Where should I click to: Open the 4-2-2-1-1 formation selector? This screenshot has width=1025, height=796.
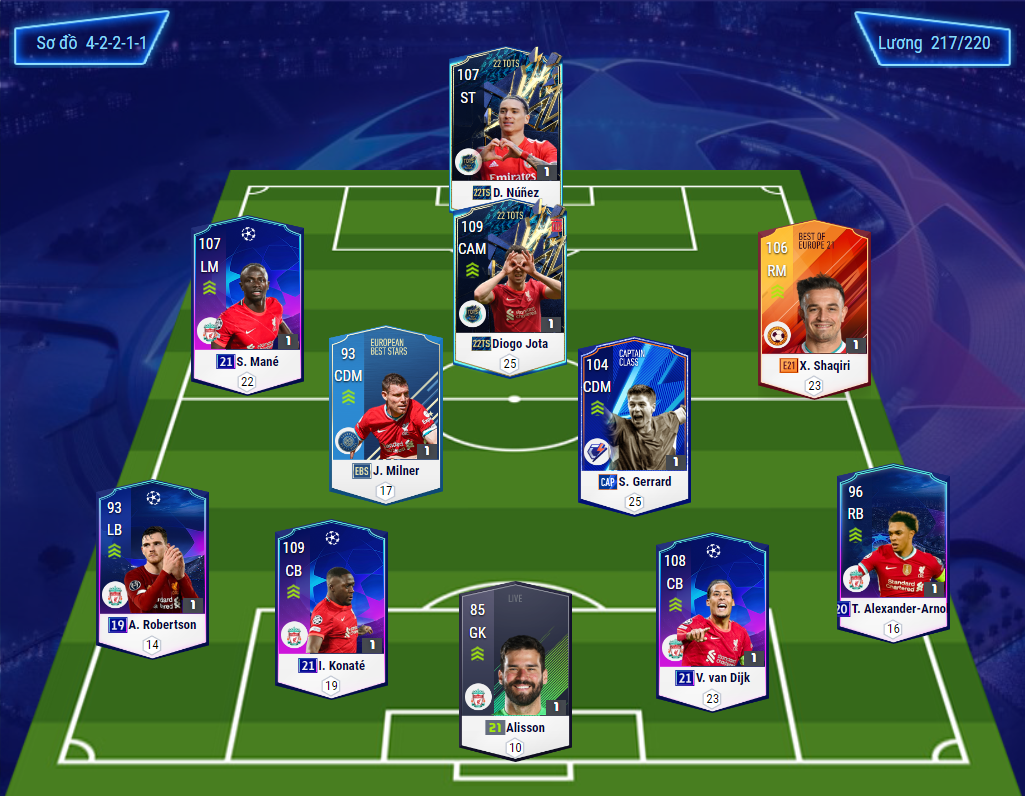click(x=90, y=43)
